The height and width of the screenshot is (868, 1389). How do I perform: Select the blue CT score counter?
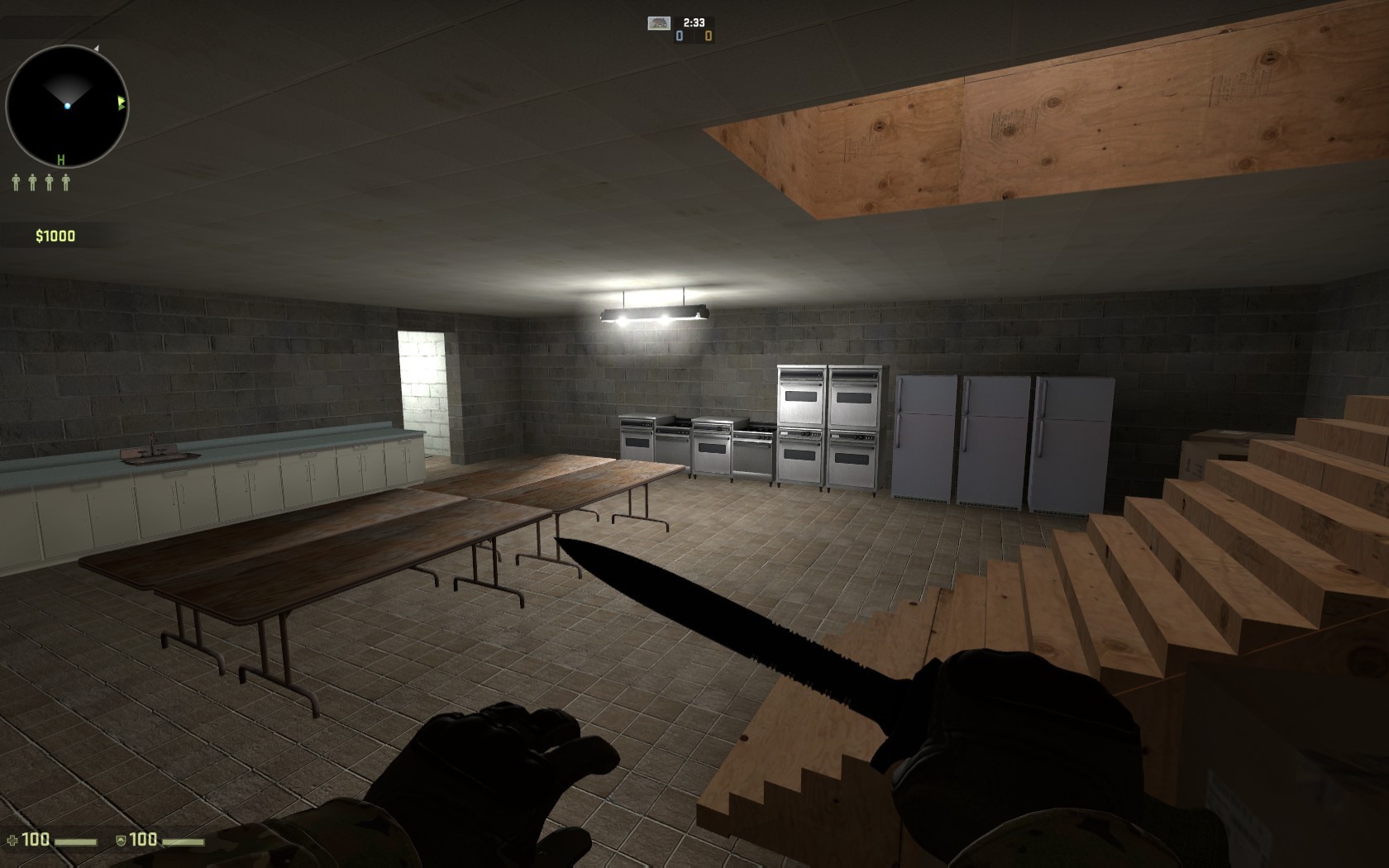680,36
